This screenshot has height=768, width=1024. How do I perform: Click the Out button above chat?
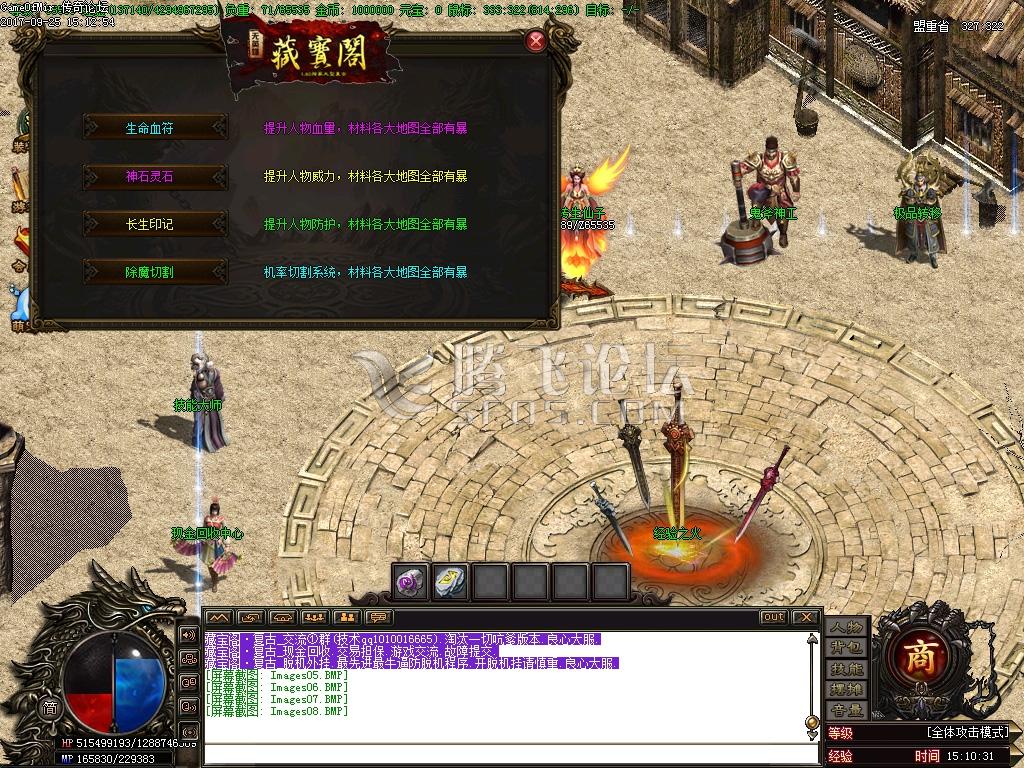click(773, 618)
